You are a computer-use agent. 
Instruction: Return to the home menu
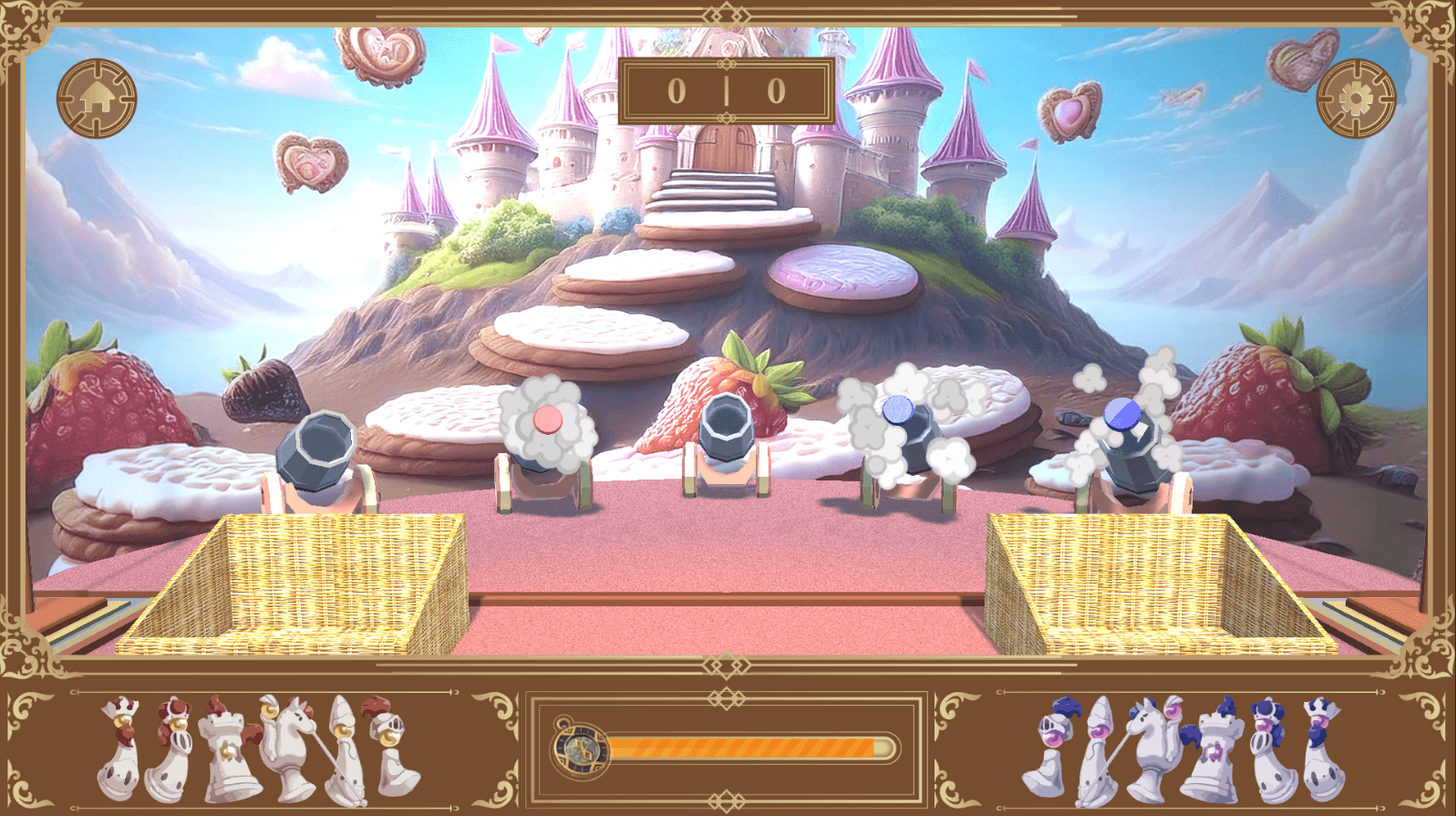[97, 98]
